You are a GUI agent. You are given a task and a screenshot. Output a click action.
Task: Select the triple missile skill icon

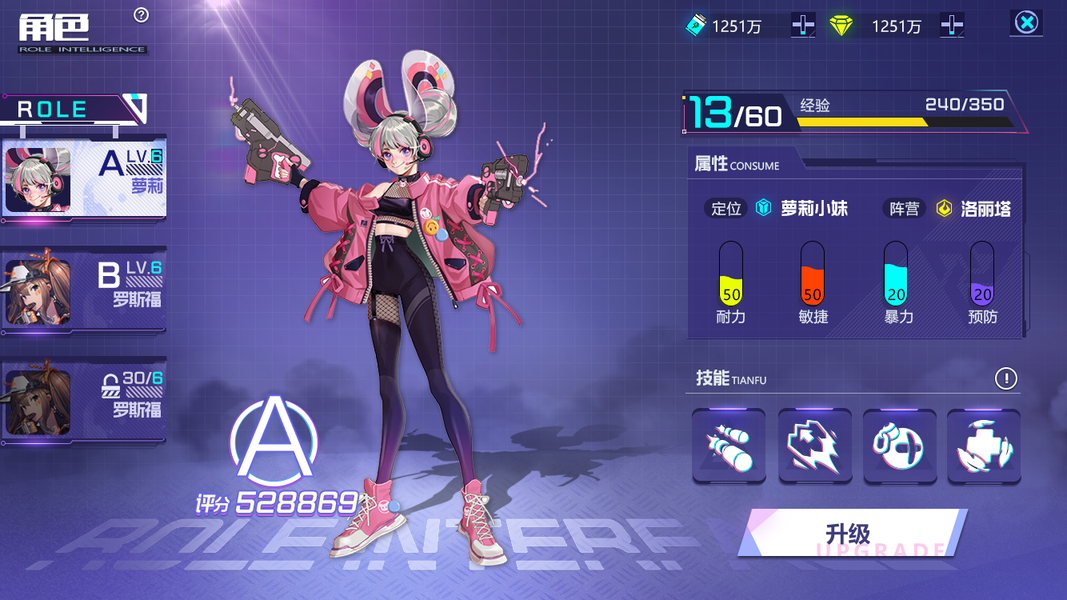[x=729, y=447]
